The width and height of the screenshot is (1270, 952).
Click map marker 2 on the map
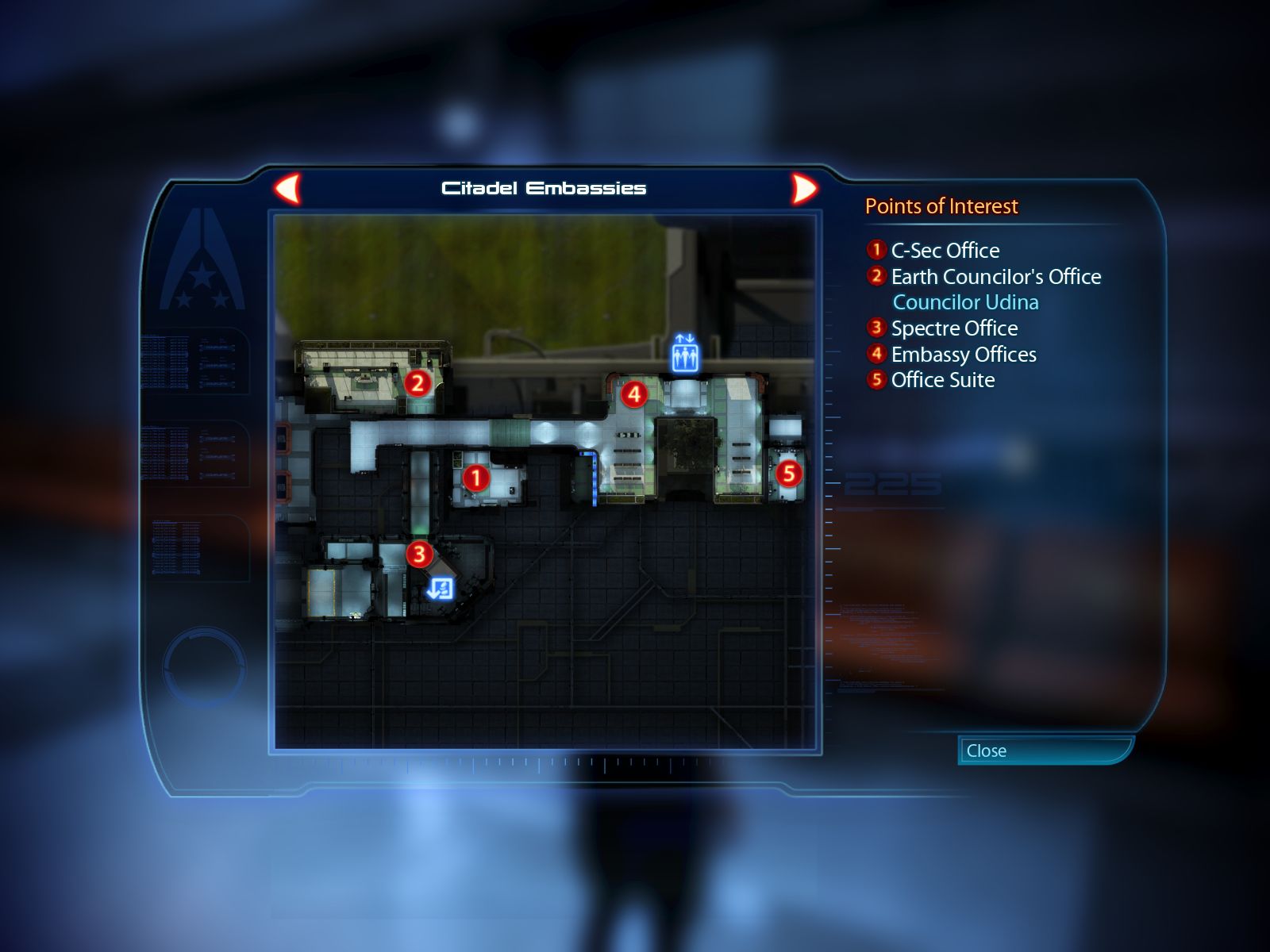point(418,384)
